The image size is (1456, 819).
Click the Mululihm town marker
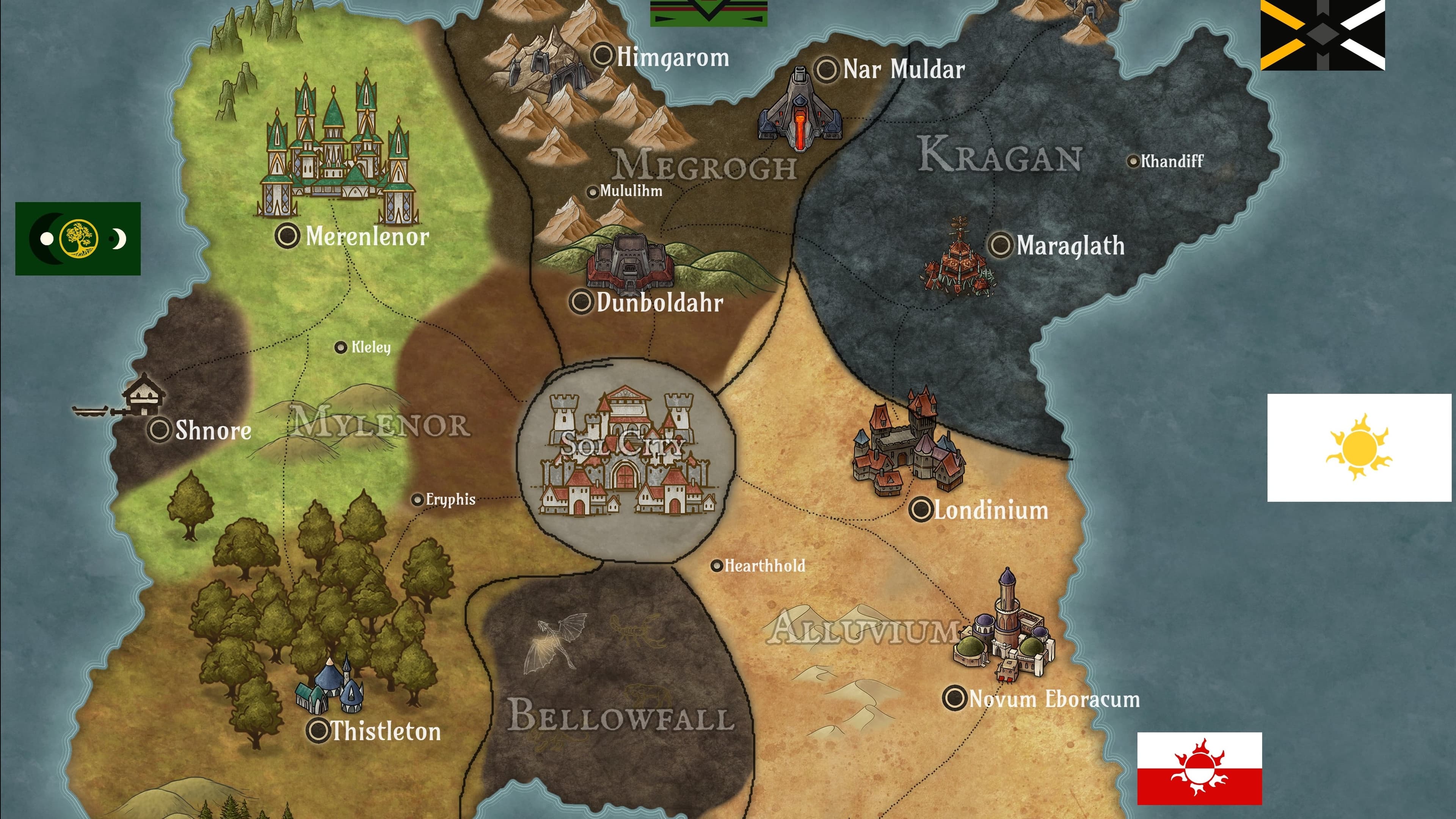pos(592,192)
